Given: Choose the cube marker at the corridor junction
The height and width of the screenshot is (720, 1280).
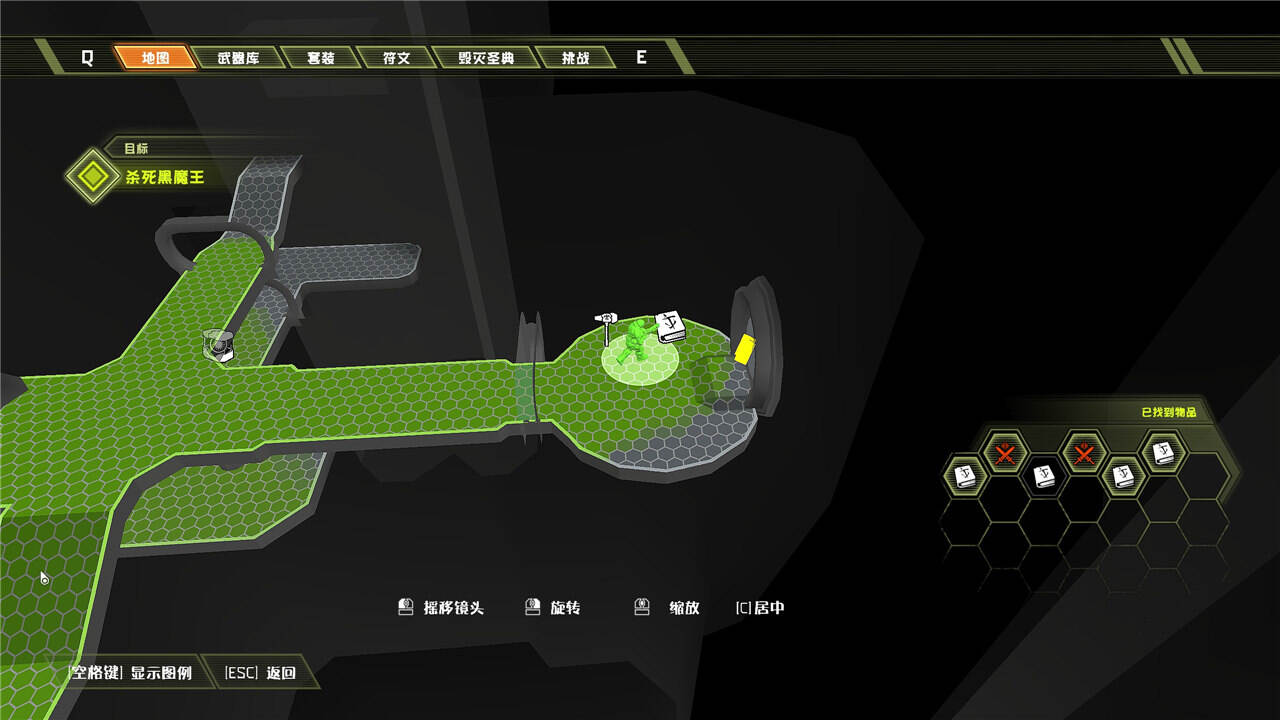Looking at the screenshot, I should tap(217, 344).
